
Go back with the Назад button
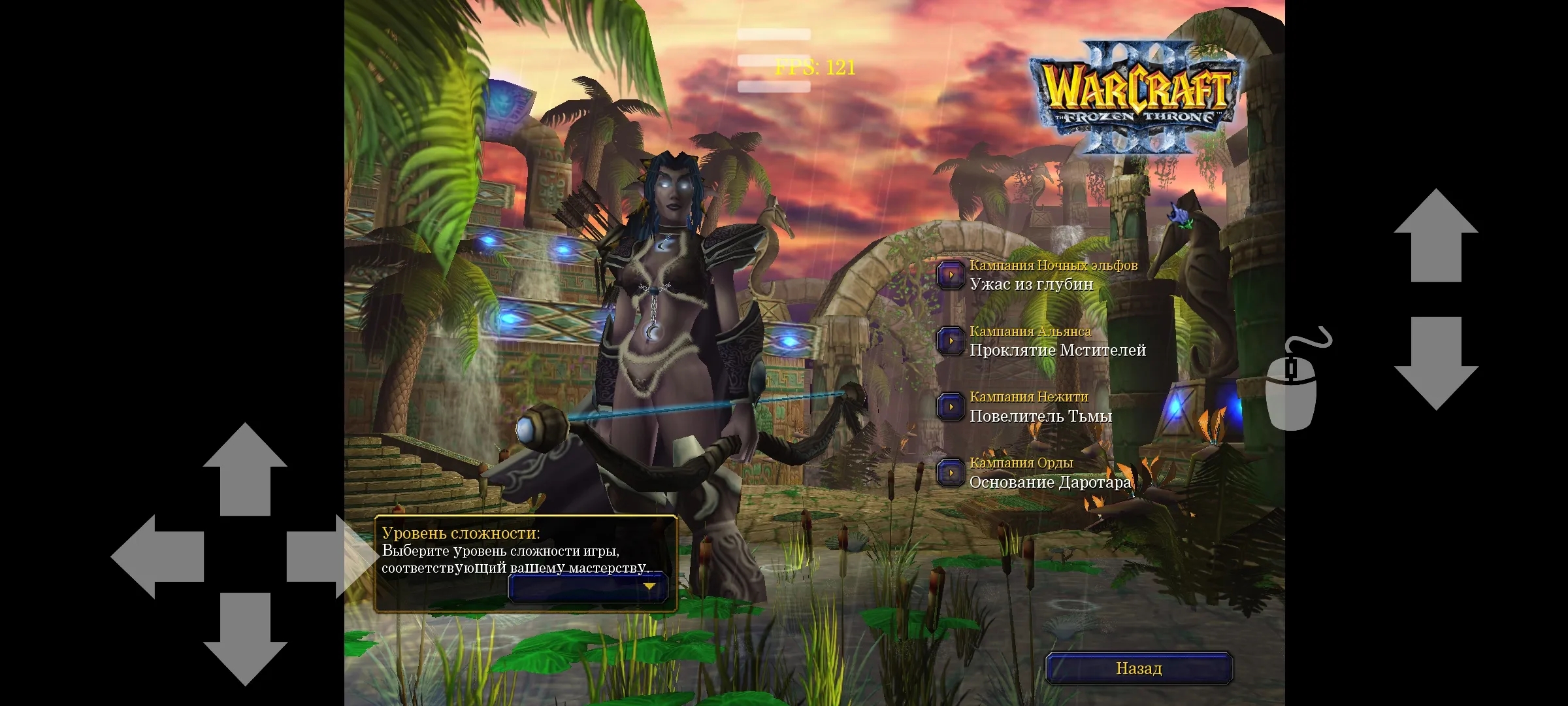point(1139,668)
